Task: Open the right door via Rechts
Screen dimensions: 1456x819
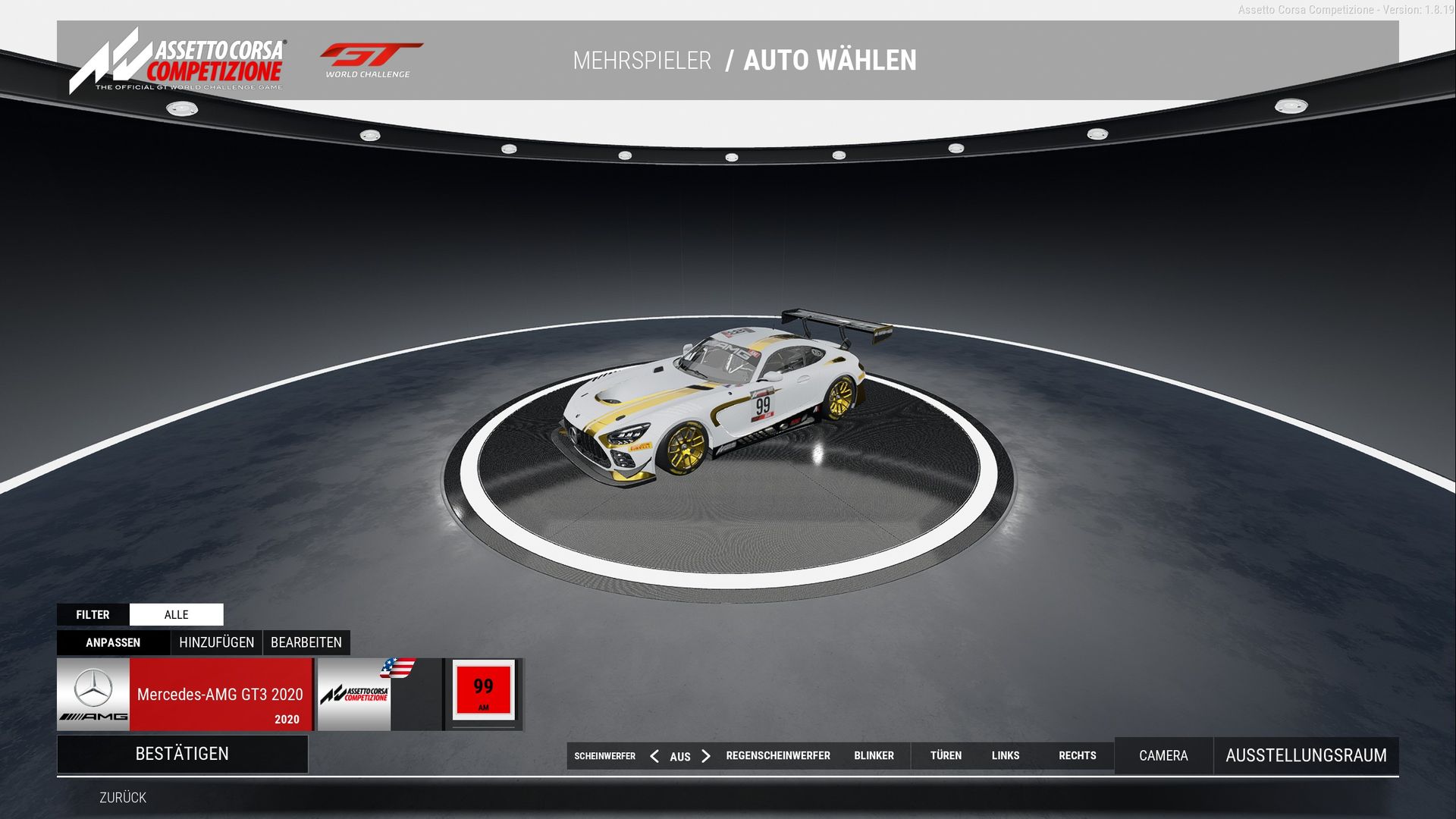Action: [x=1078, y=756]
